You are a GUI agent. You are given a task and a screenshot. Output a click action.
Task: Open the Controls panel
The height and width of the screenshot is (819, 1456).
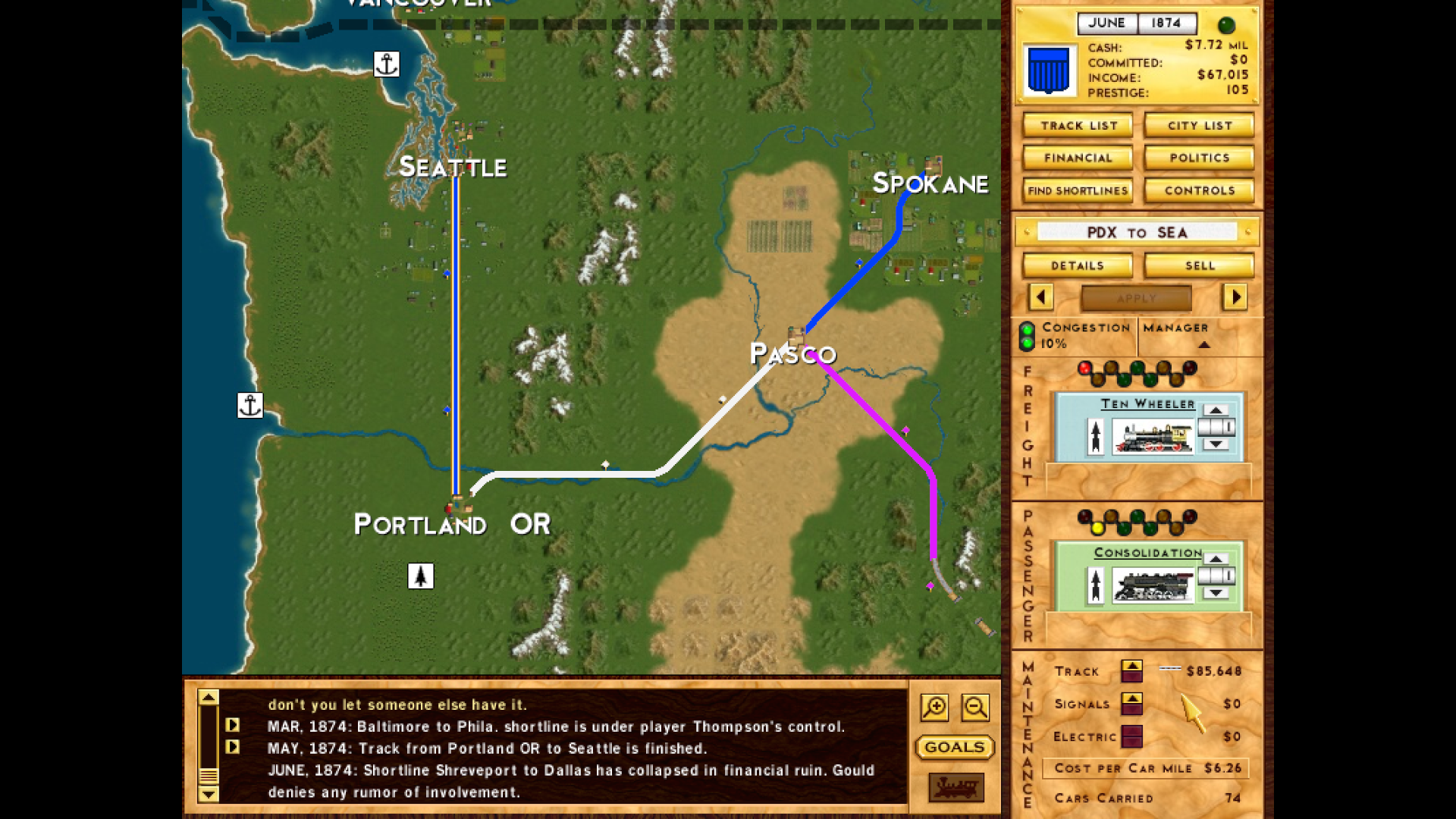click(x=1198, y=190)
